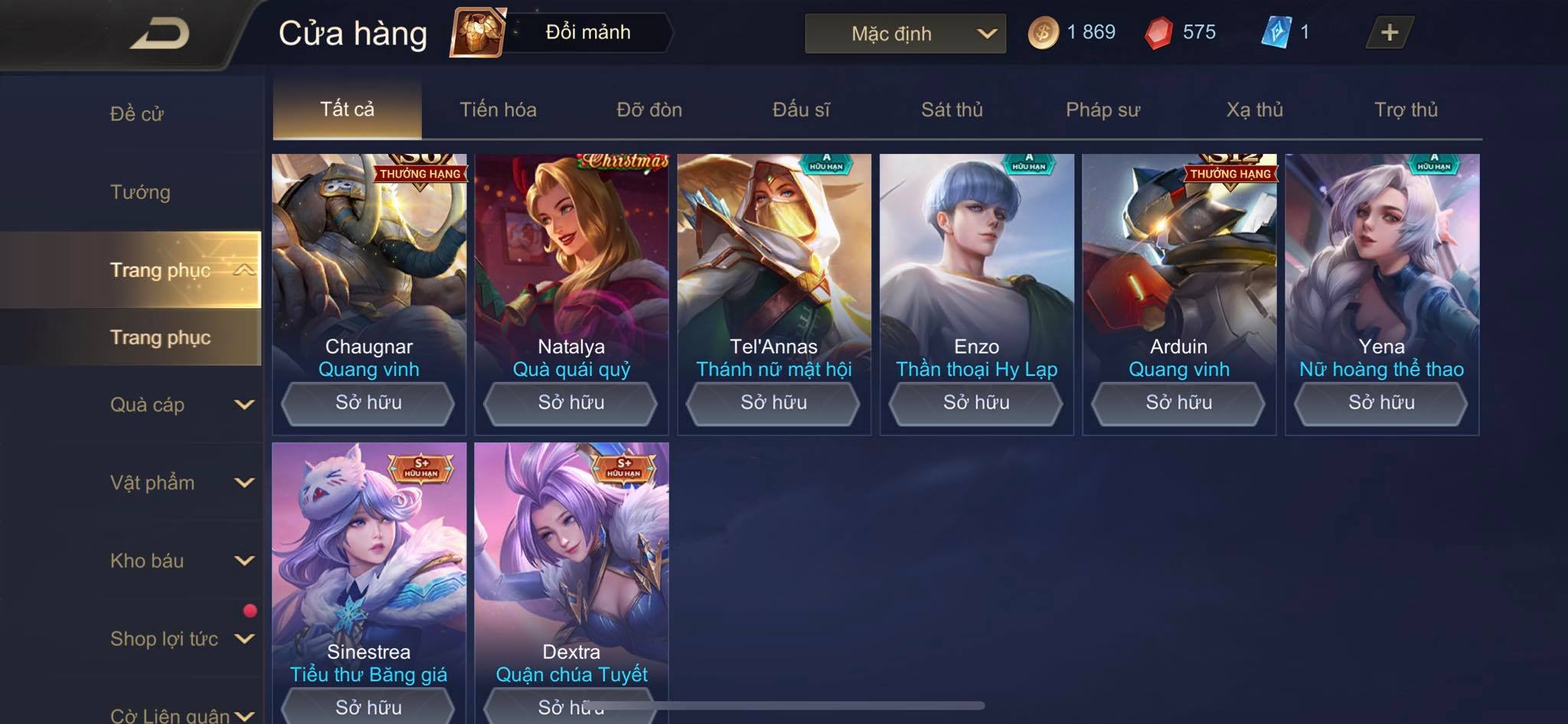Screen dimensions: 1568x724
Task: Choose the Xạ thủ tab
Action: [1254, 109]
